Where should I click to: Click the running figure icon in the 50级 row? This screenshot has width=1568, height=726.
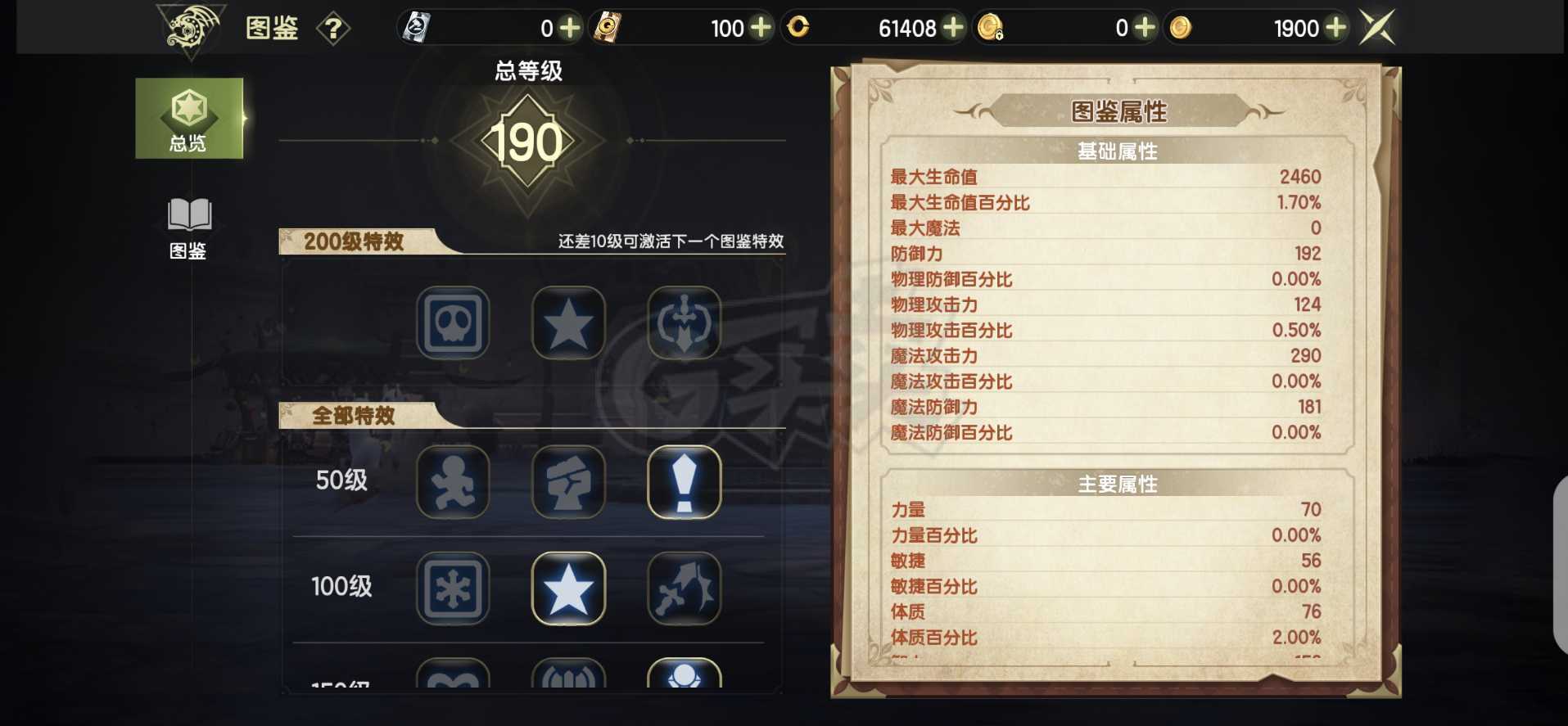click(453, 482)
